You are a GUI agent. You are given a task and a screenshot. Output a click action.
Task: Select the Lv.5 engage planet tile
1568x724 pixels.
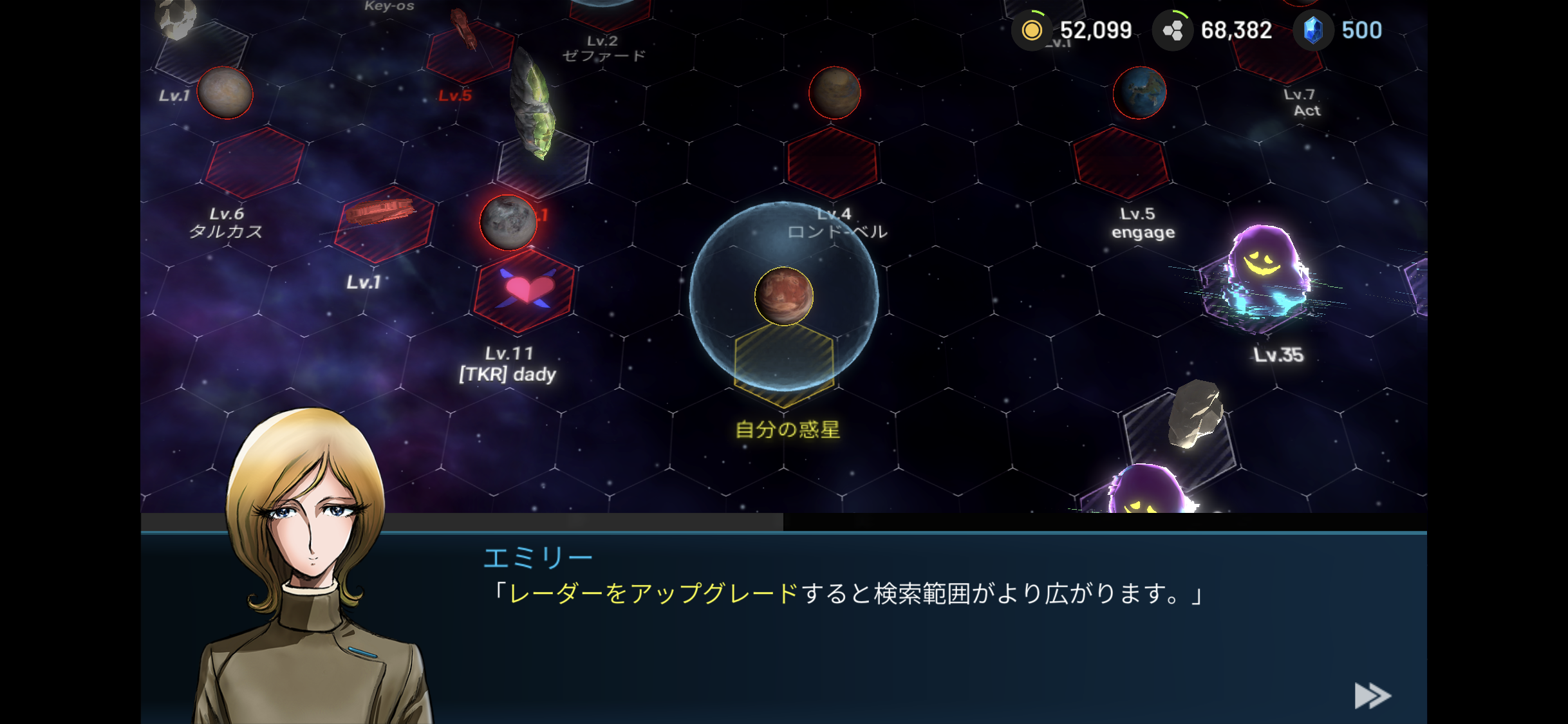1121,163
